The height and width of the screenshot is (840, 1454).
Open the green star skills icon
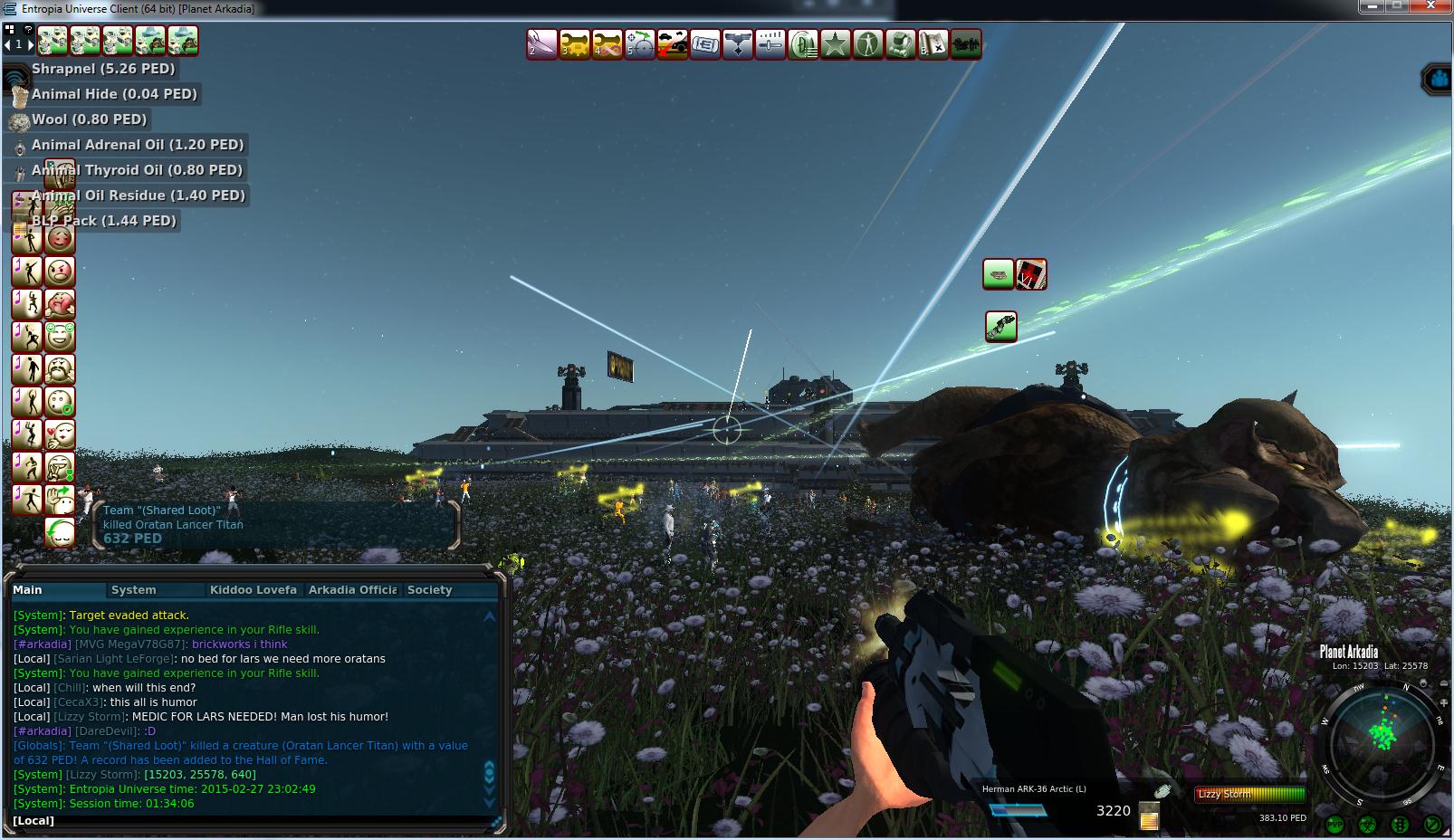coord(836,43)
